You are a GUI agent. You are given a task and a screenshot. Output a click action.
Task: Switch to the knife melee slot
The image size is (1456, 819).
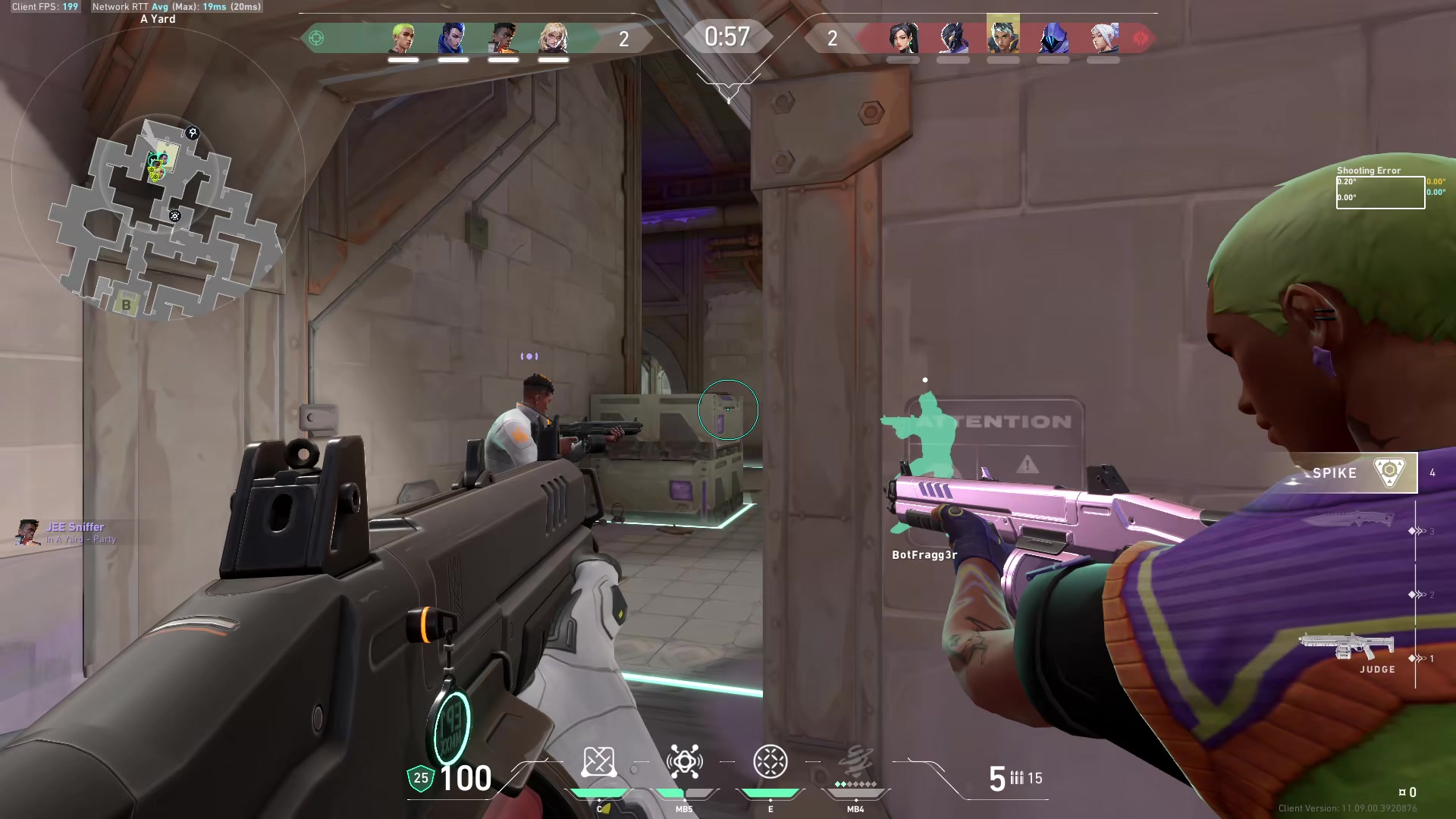pos(1347,520)
